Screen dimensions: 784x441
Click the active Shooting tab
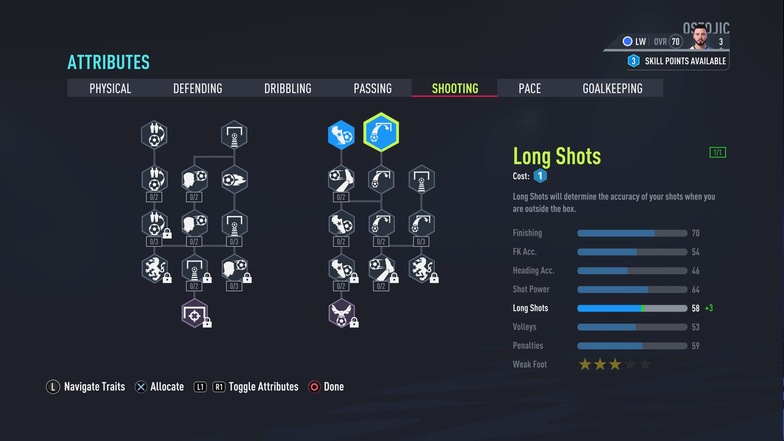(455, 88)
